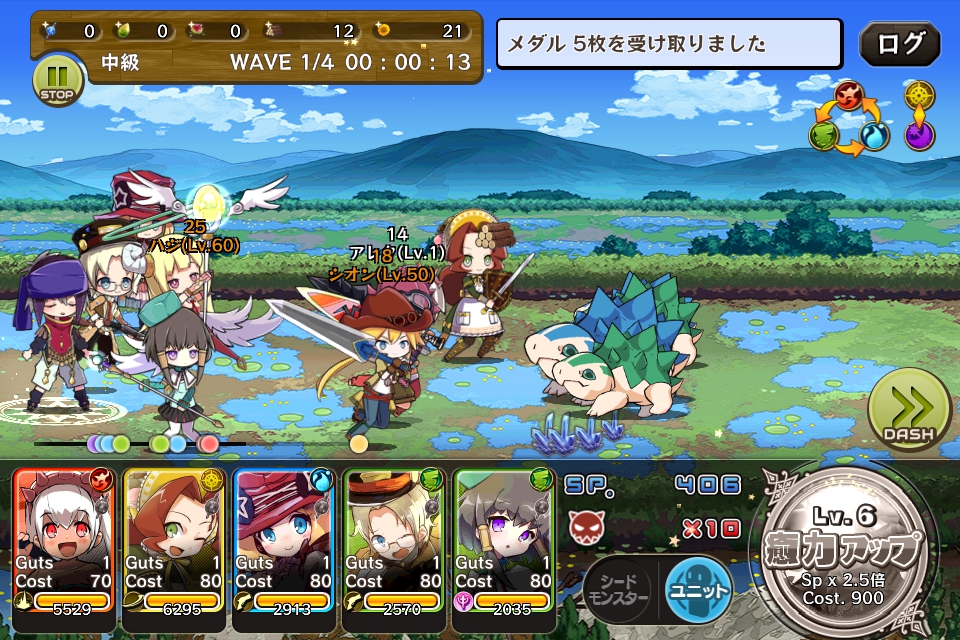
Task: Deploy the white-haired unit card costing 70
Action: (x=64, y=540)
